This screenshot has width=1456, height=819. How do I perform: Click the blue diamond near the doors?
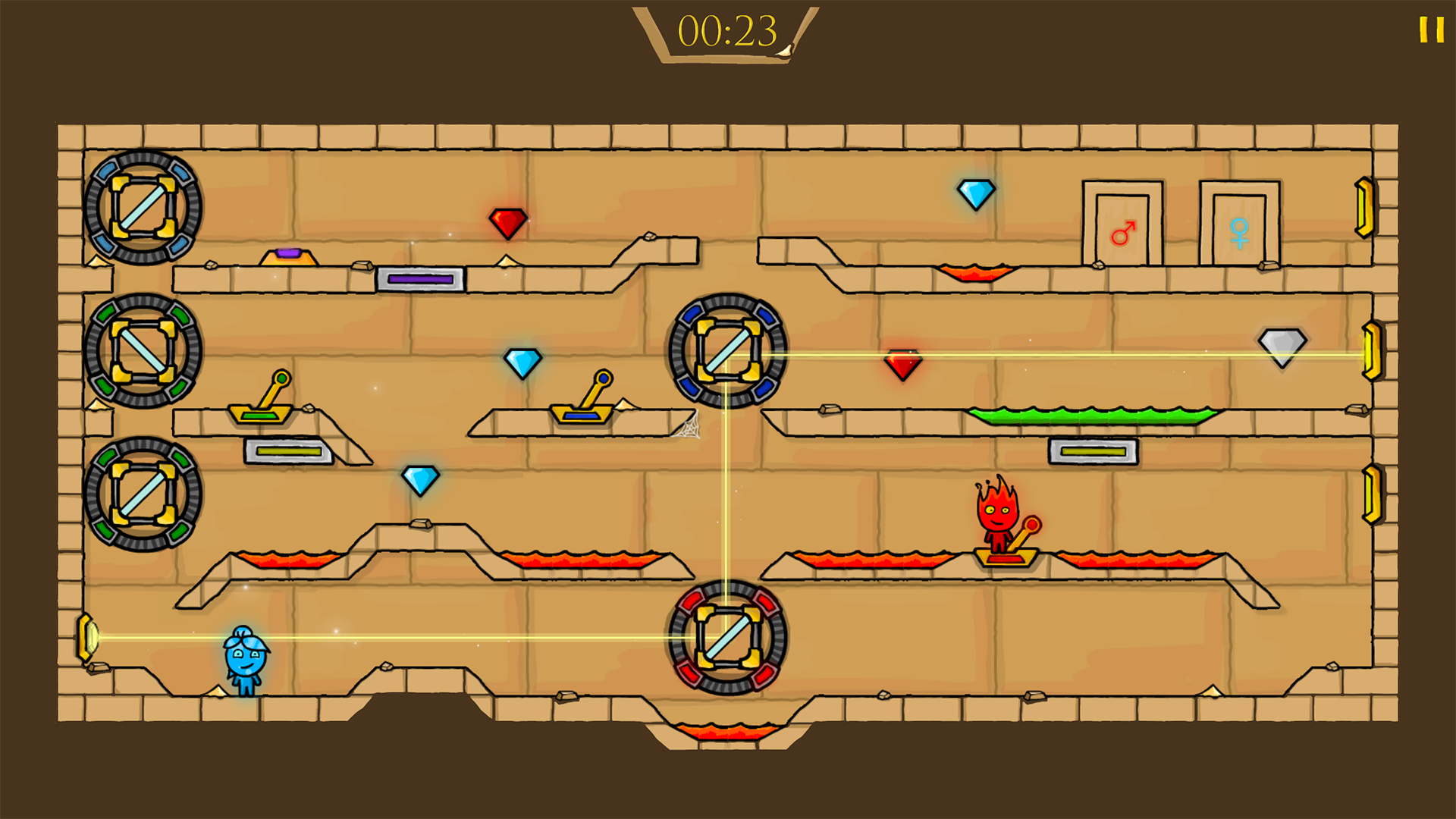click(x=977, y=197)
